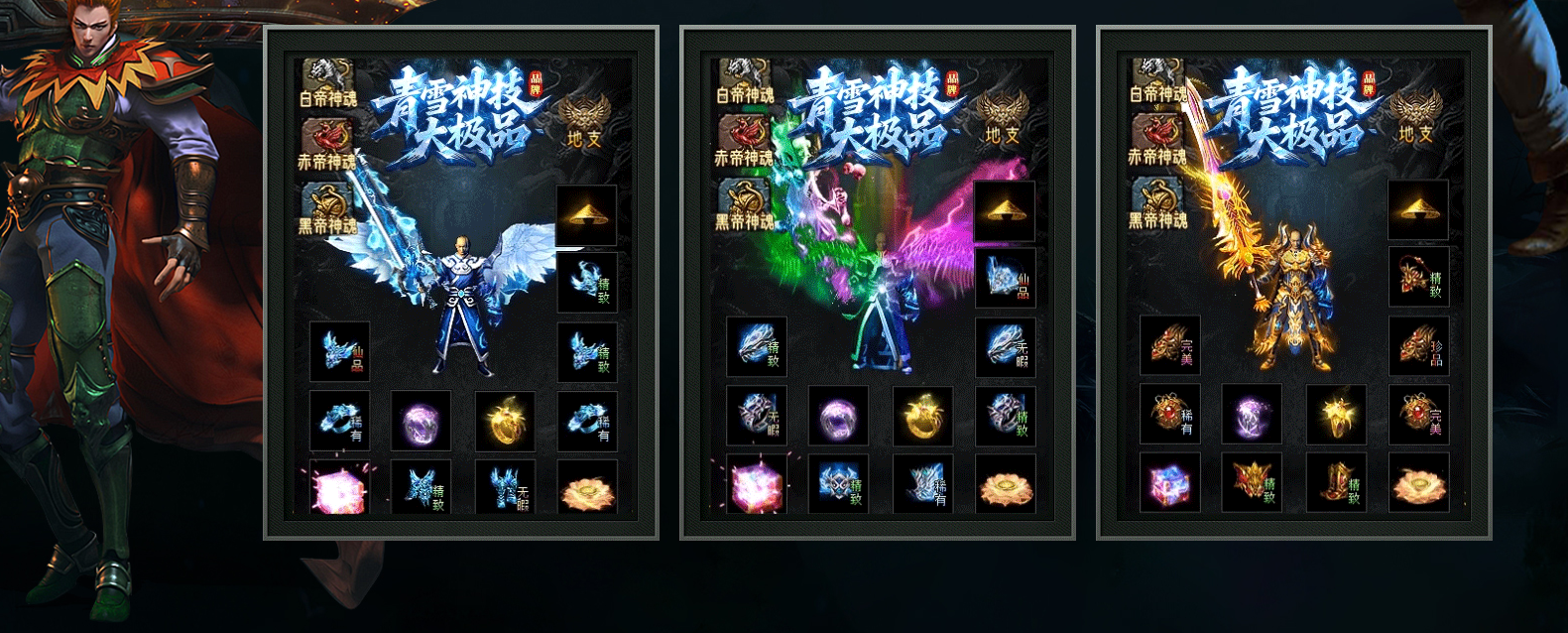The width and height of the screenshot is (1568, 633).
Task: Select the golden-armored warrior's rainbow cube slot
Action: (x=1169, y=483)
